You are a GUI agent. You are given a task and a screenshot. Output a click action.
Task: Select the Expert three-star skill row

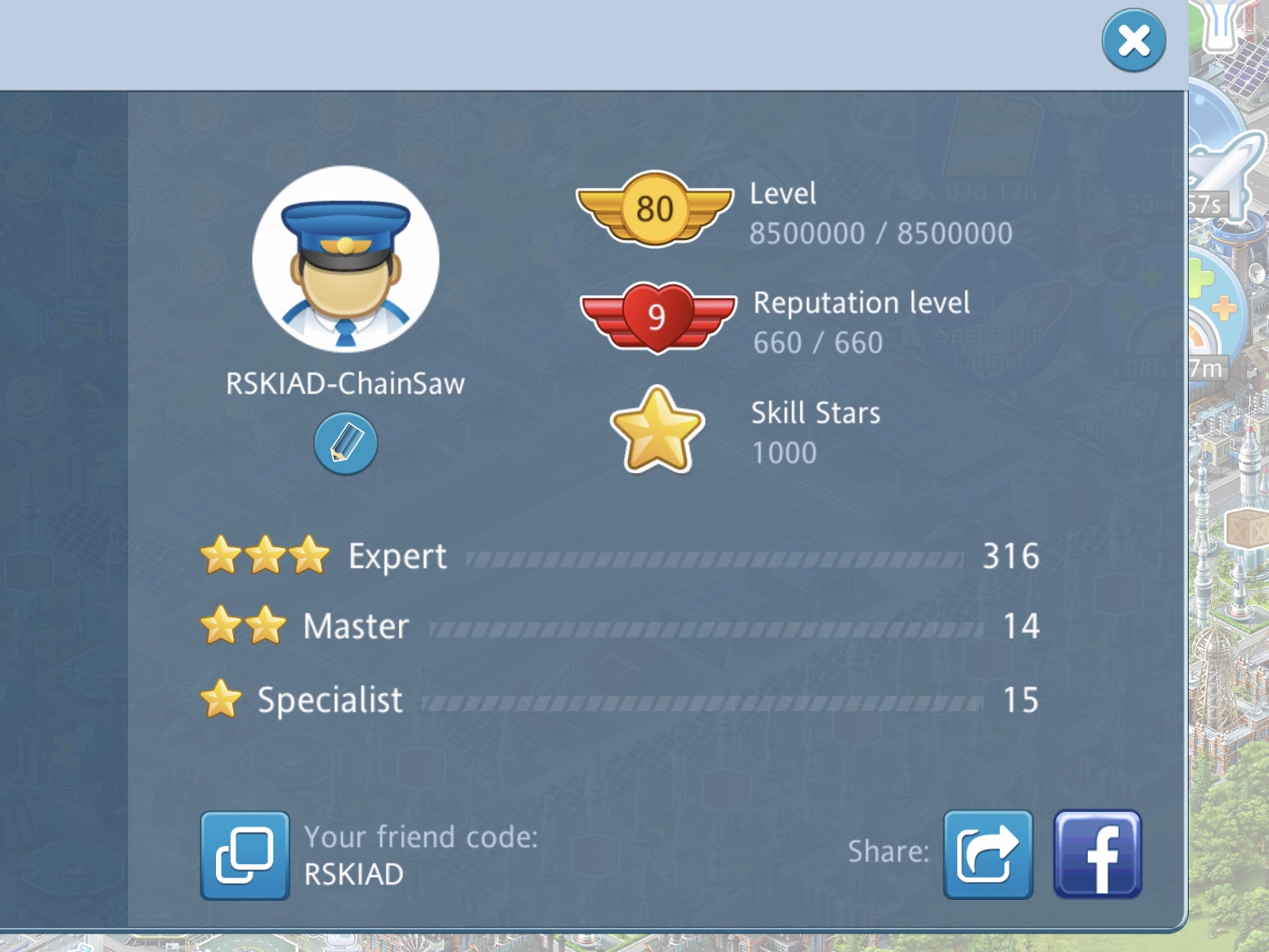619,557
